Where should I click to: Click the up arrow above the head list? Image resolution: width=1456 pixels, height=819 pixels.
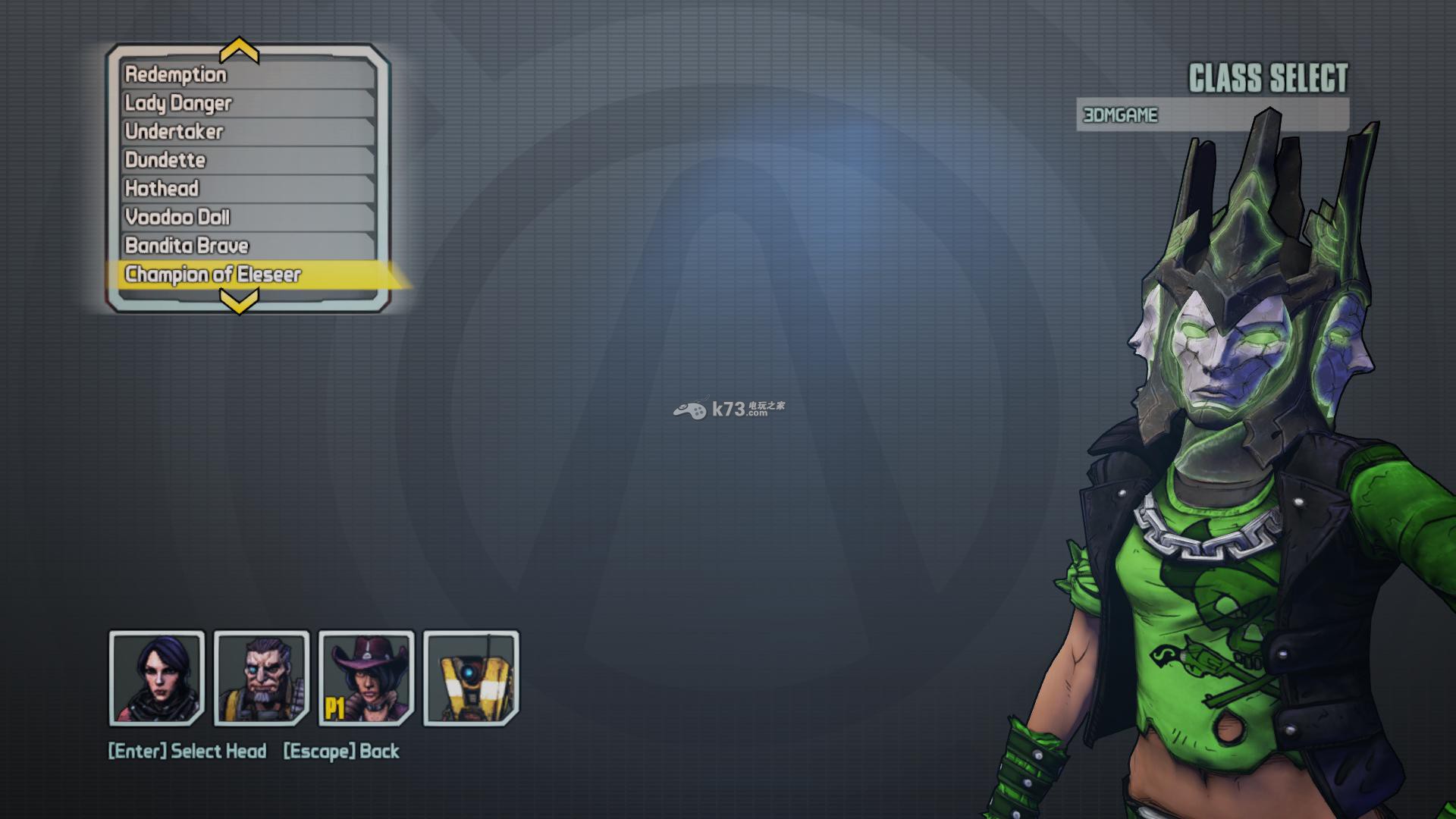[x=239, y=52]
